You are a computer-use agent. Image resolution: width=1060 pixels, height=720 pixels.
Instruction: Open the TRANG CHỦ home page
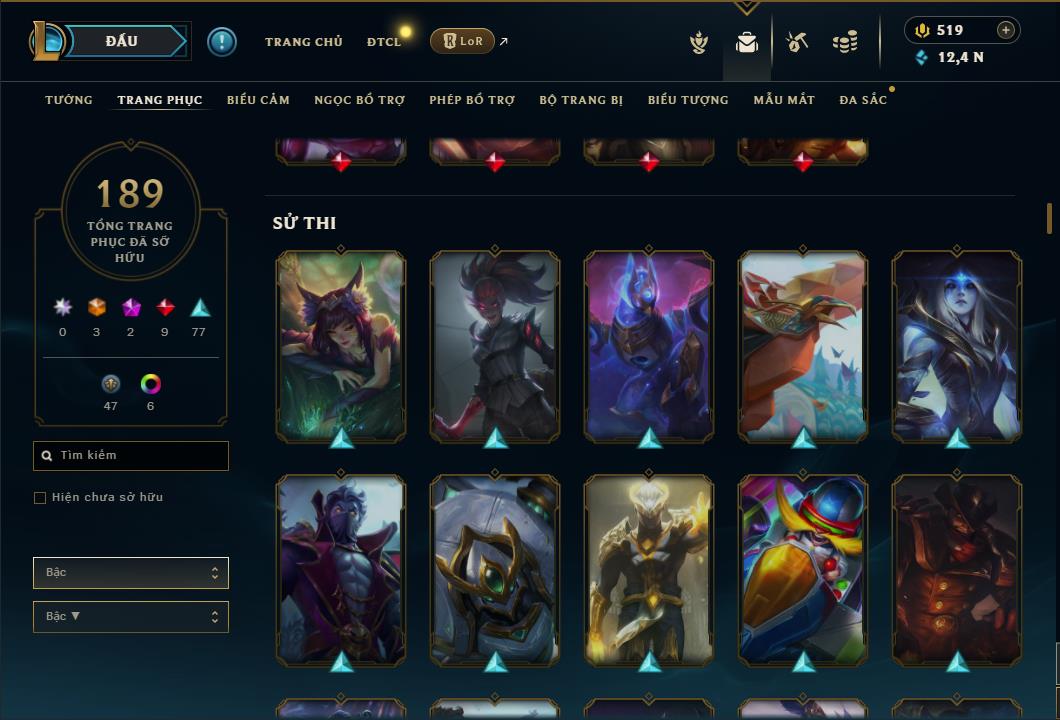coord(303,42)
